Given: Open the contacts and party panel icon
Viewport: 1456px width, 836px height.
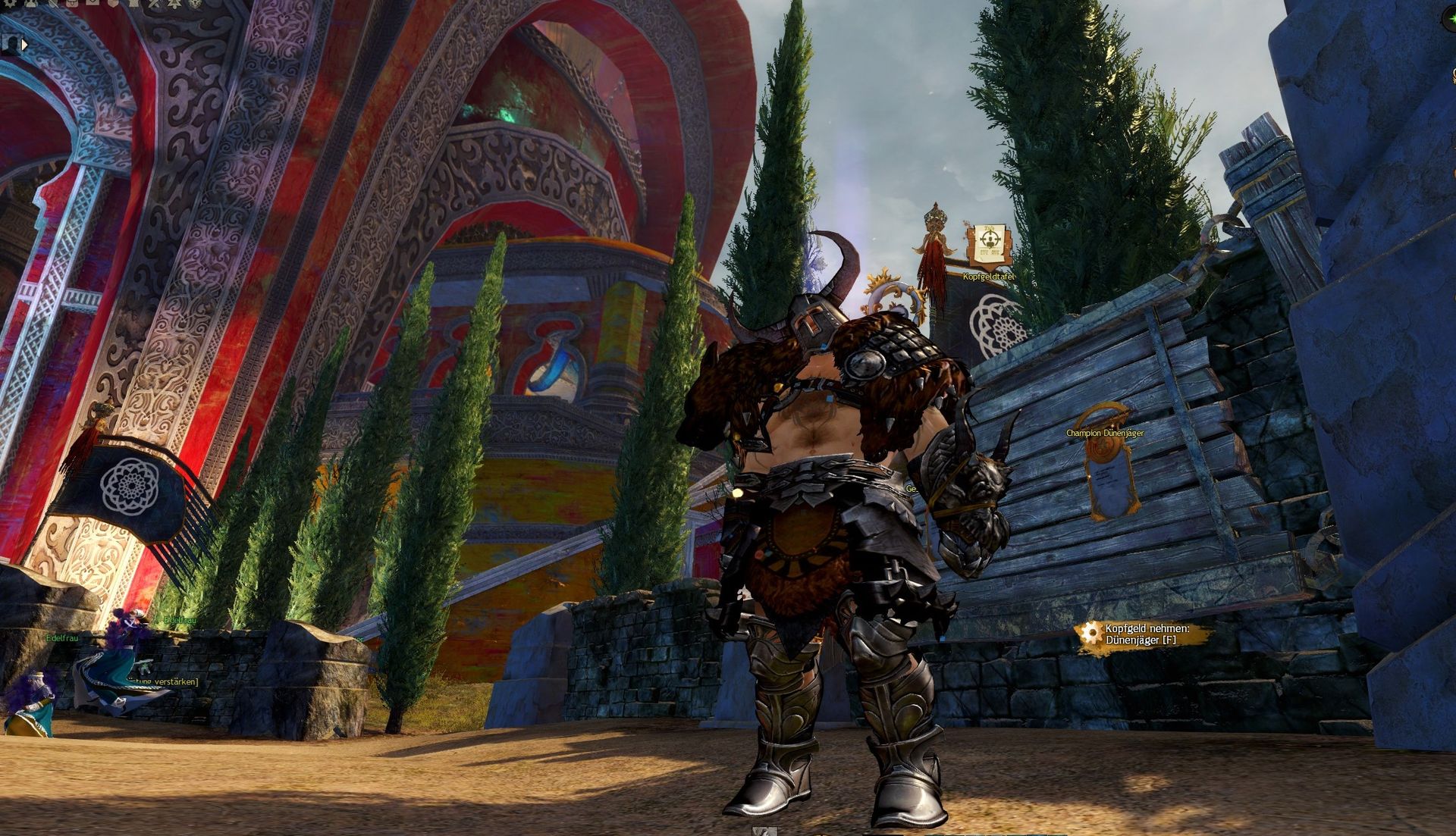Looking at the screenshot, I should pos(30,3).
